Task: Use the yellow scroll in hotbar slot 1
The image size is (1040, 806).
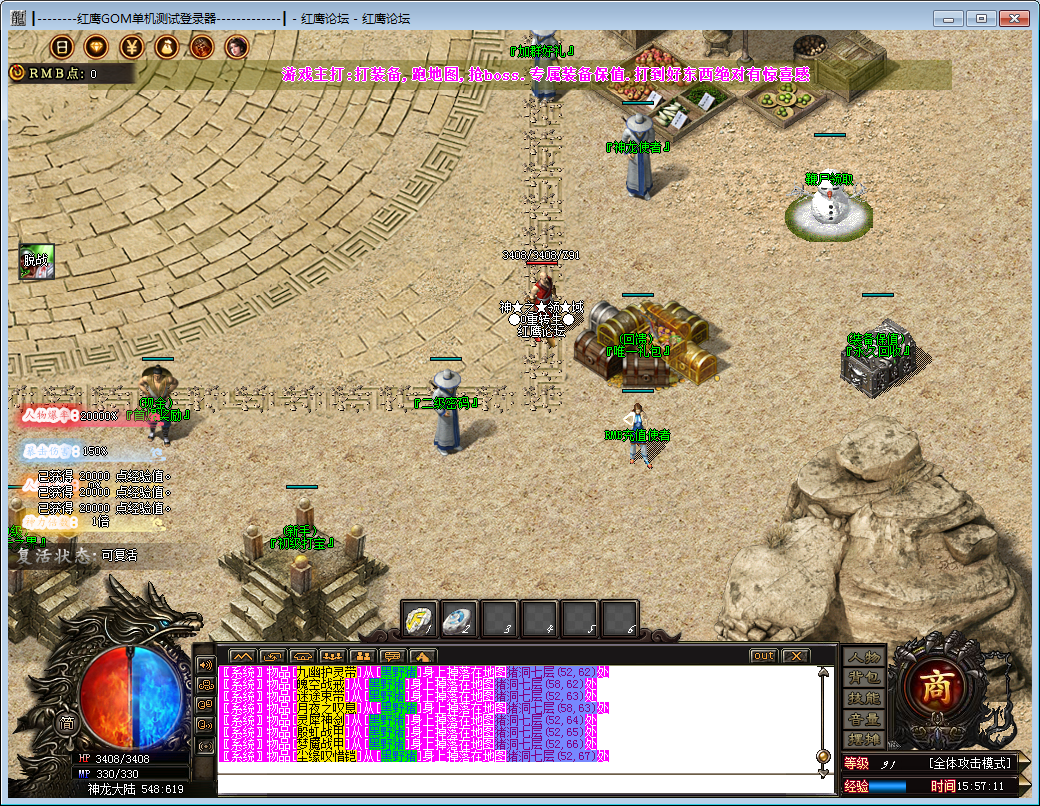Action: click(x=419, y=620)
